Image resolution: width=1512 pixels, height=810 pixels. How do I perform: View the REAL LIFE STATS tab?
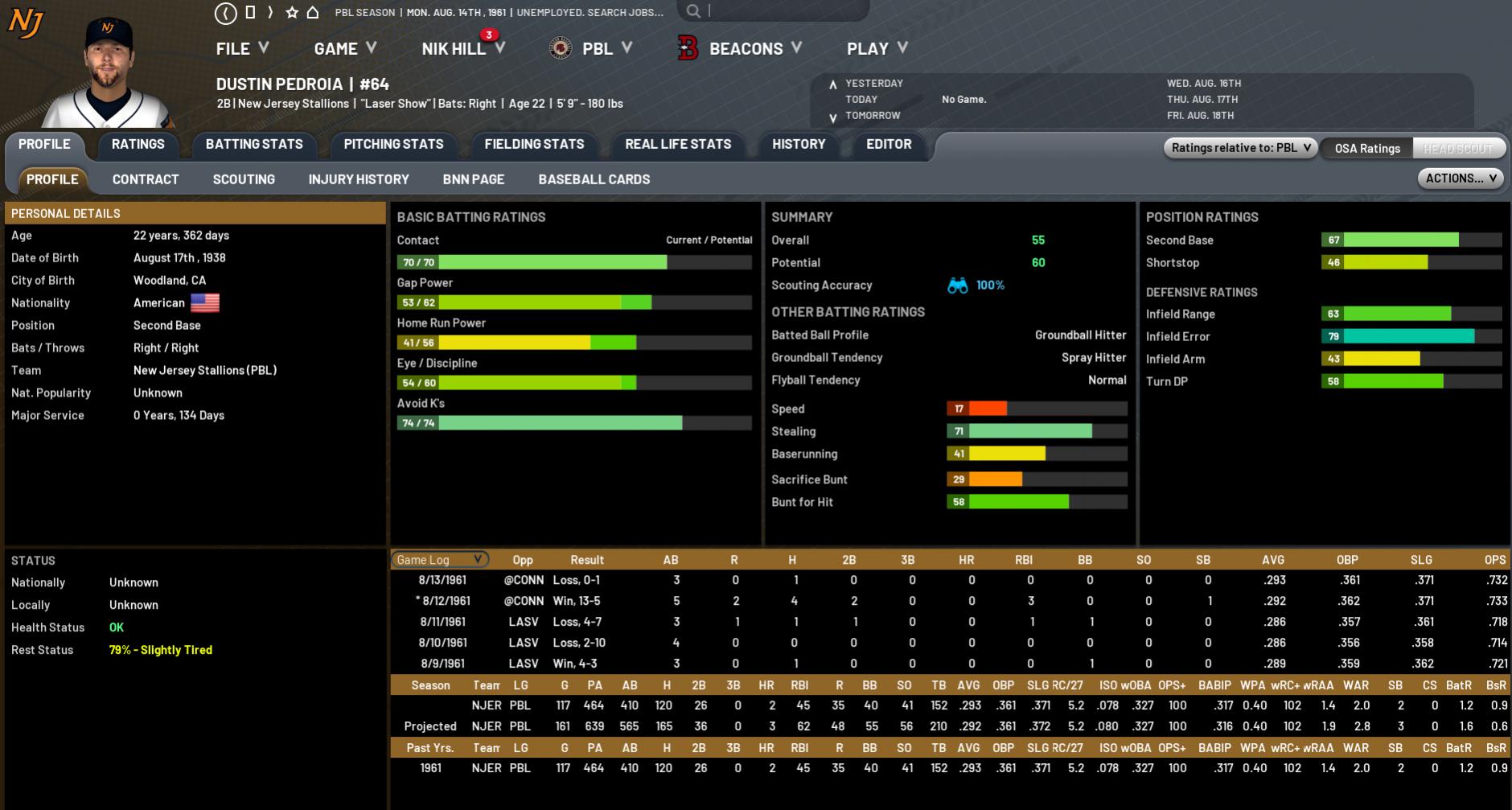[x=678, y=144]
